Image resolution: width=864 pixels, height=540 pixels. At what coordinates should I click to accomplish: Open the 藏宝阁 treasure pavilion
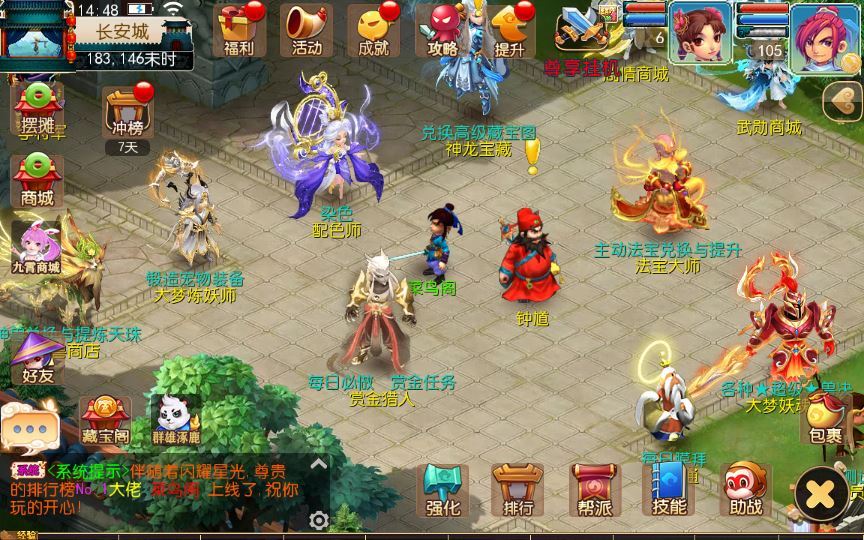[105, 420]
